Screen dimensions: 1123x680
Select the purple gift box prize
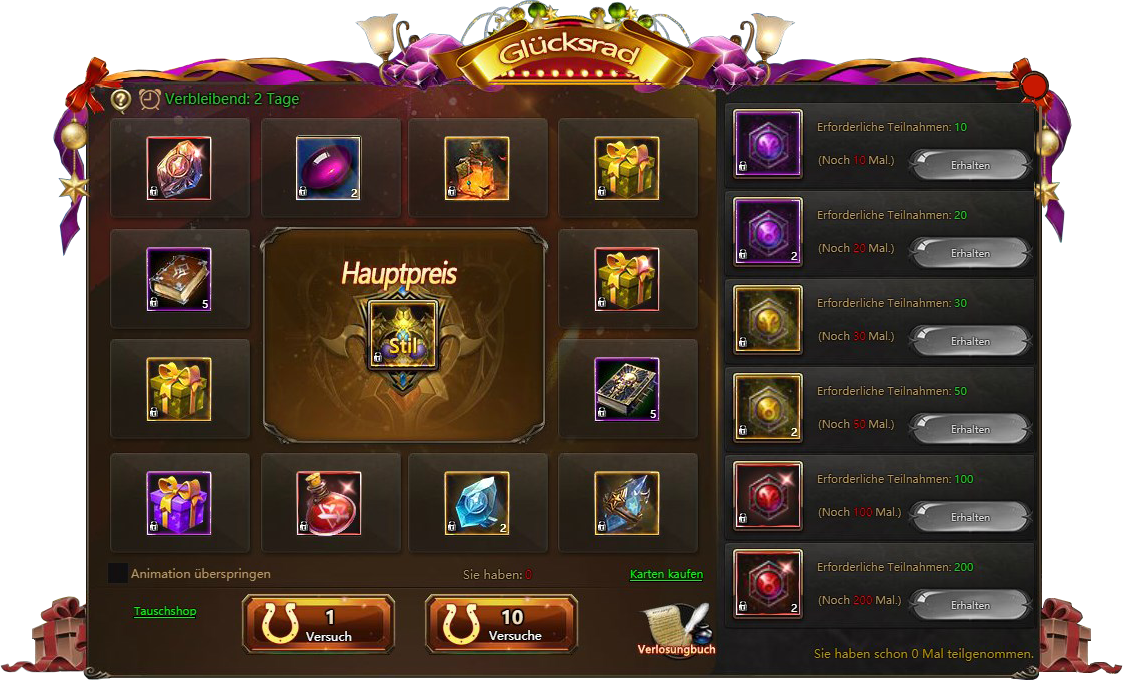click(179, 503)
